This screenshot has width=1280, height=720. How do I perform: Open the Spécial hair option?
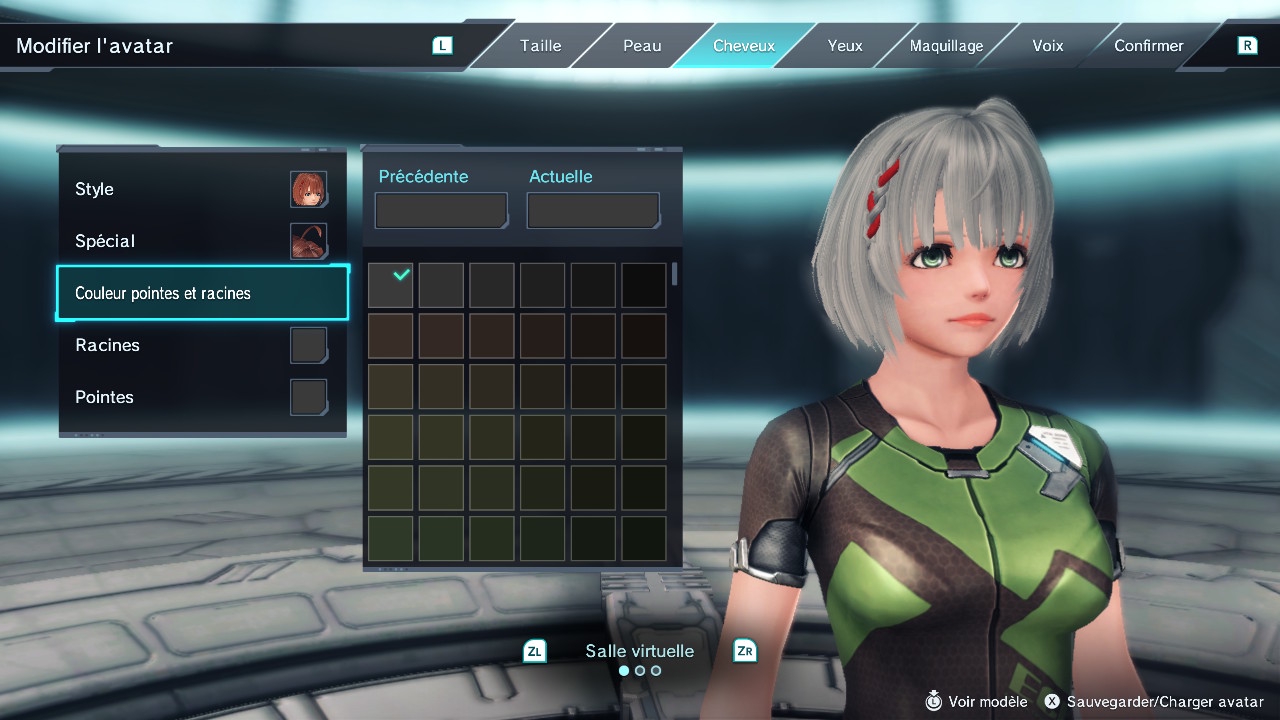pos(202,241)
